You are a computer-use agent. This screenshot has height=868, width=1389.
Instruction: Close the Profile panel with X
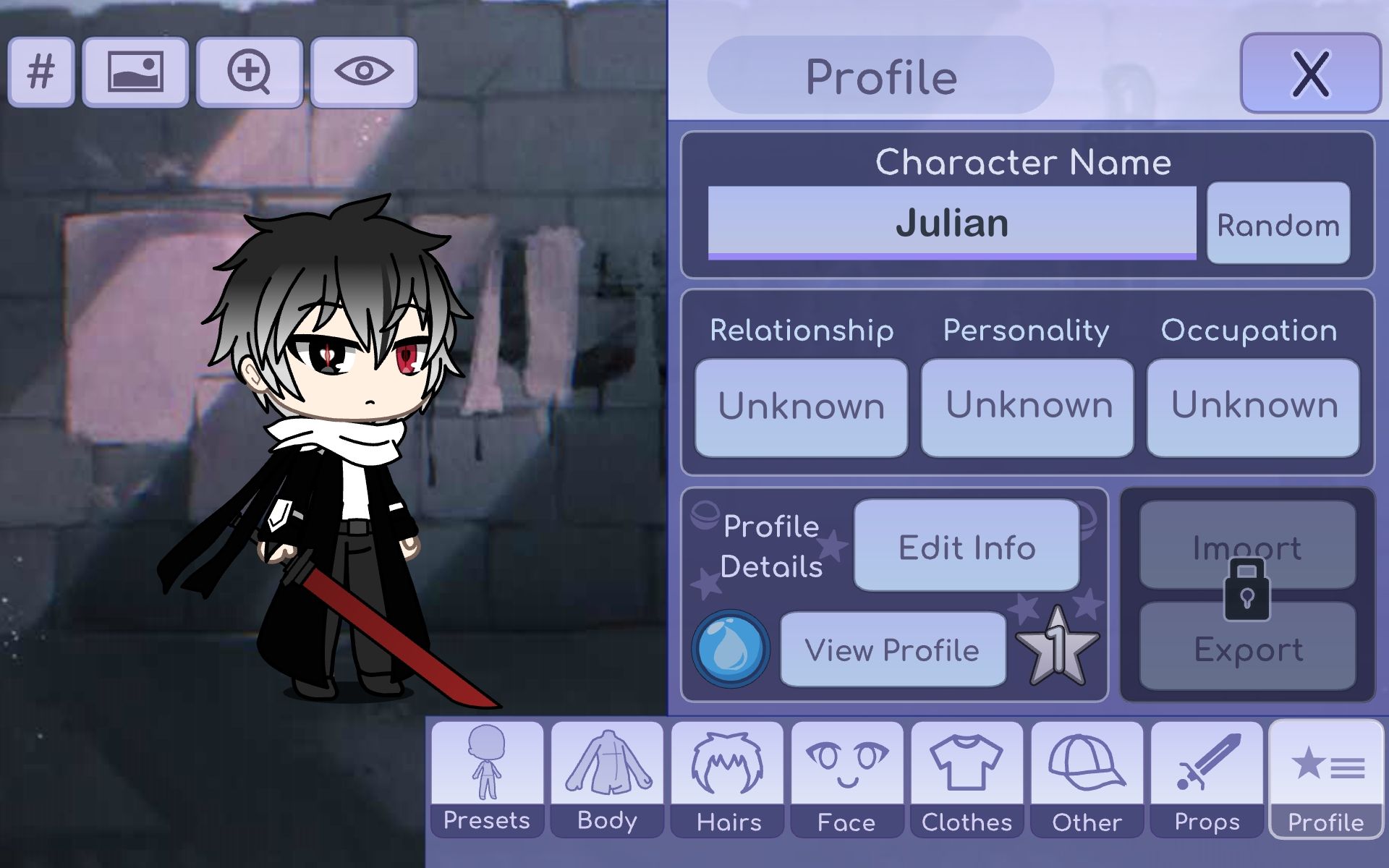1310,73
